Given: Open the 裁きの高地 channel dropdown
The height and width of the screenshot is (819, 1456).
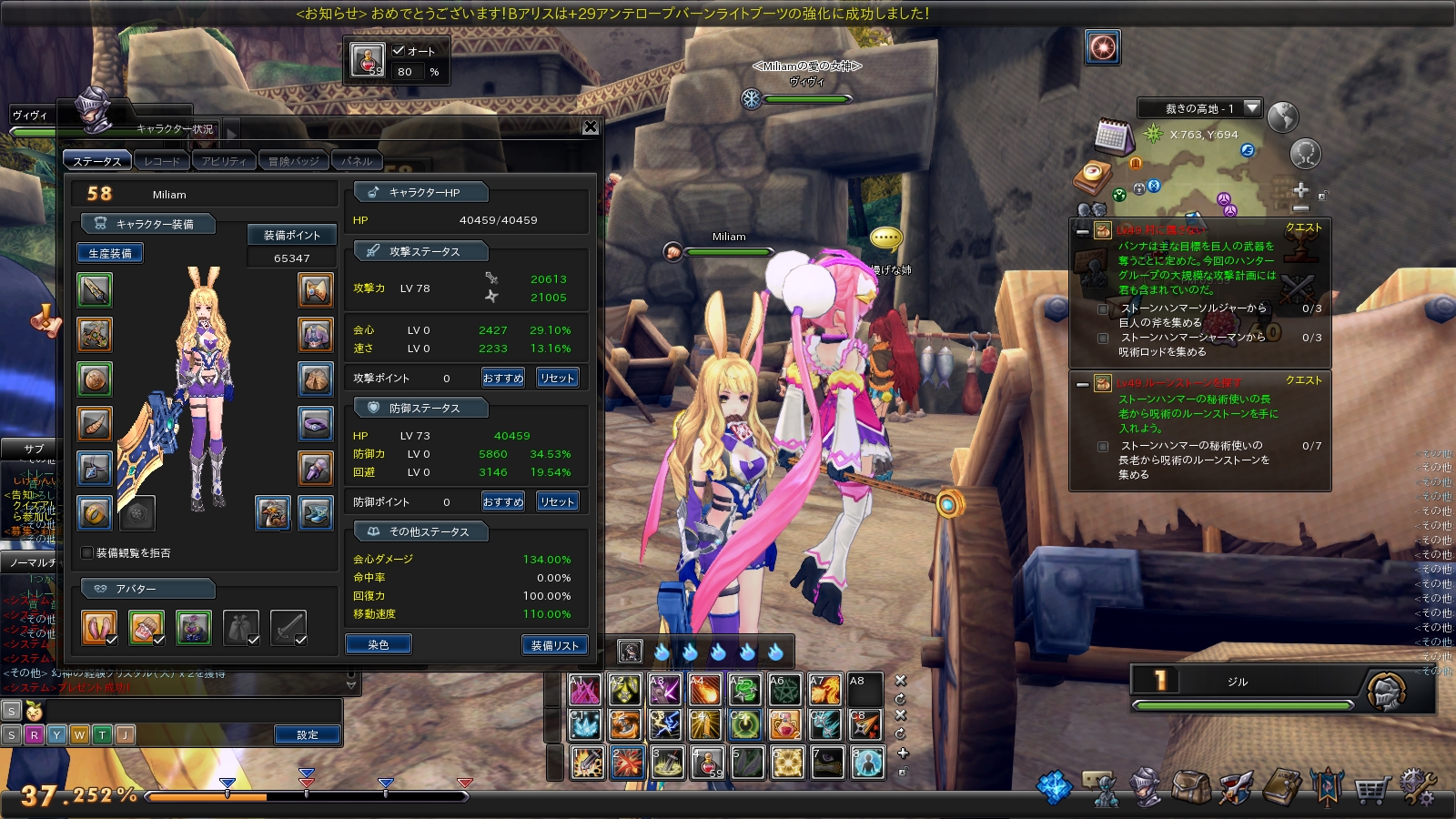Looking at the screenshot, I should point(1252,108).
